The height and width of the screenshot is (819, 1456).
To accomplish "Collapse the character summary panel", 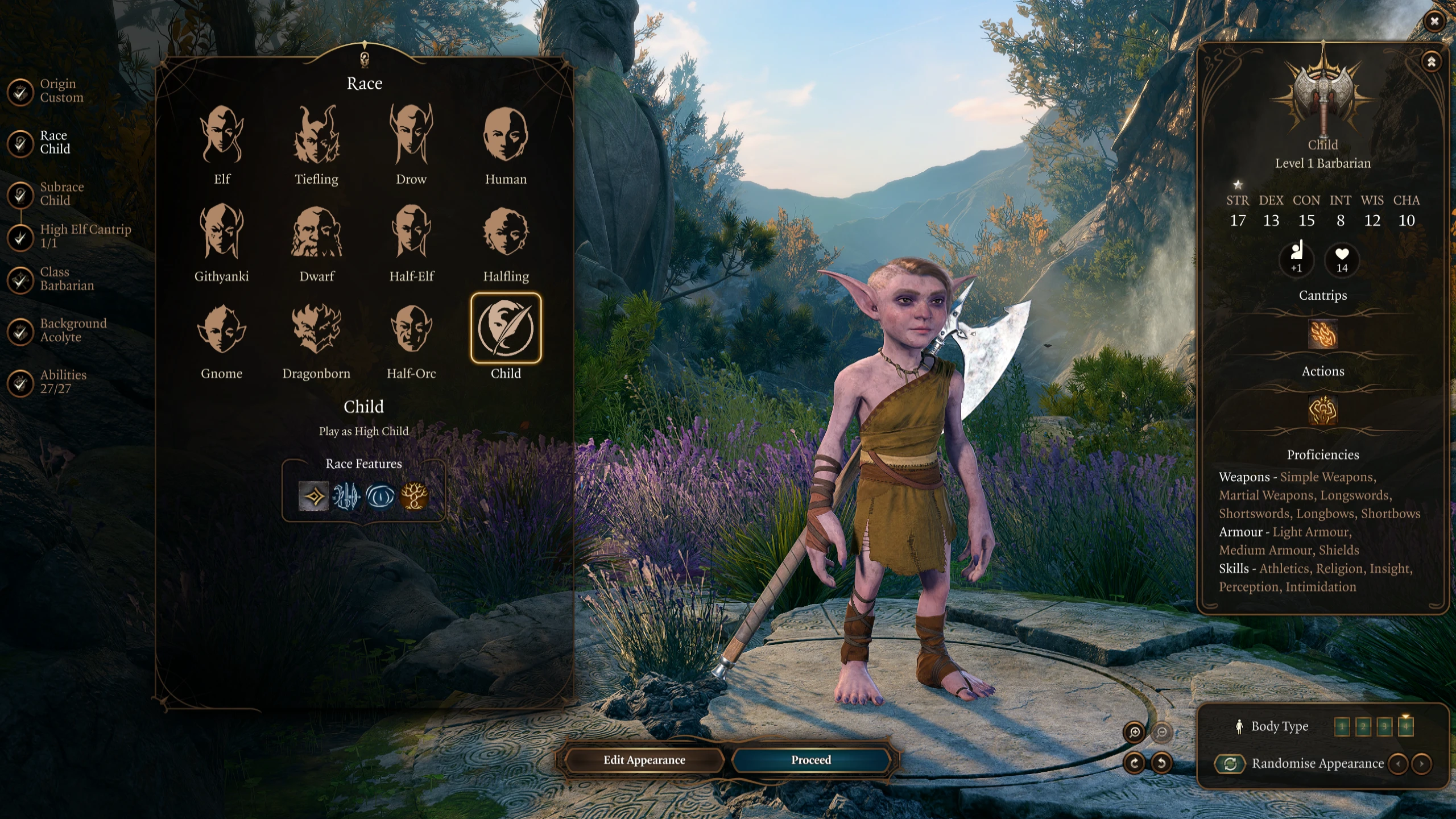I will tap(1431, 61).
